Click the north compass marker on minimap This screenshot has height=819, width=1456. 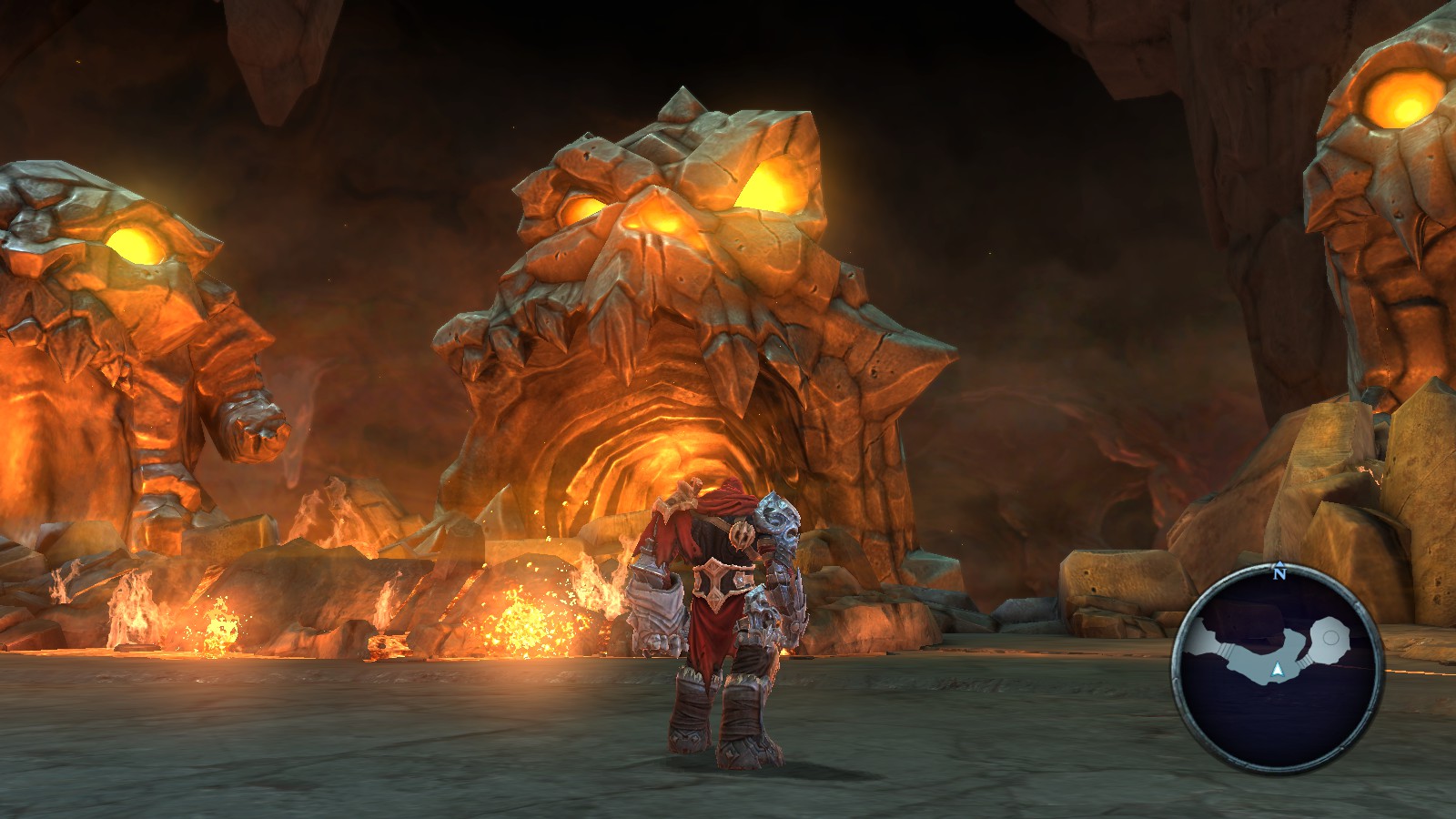point(1279,572)
